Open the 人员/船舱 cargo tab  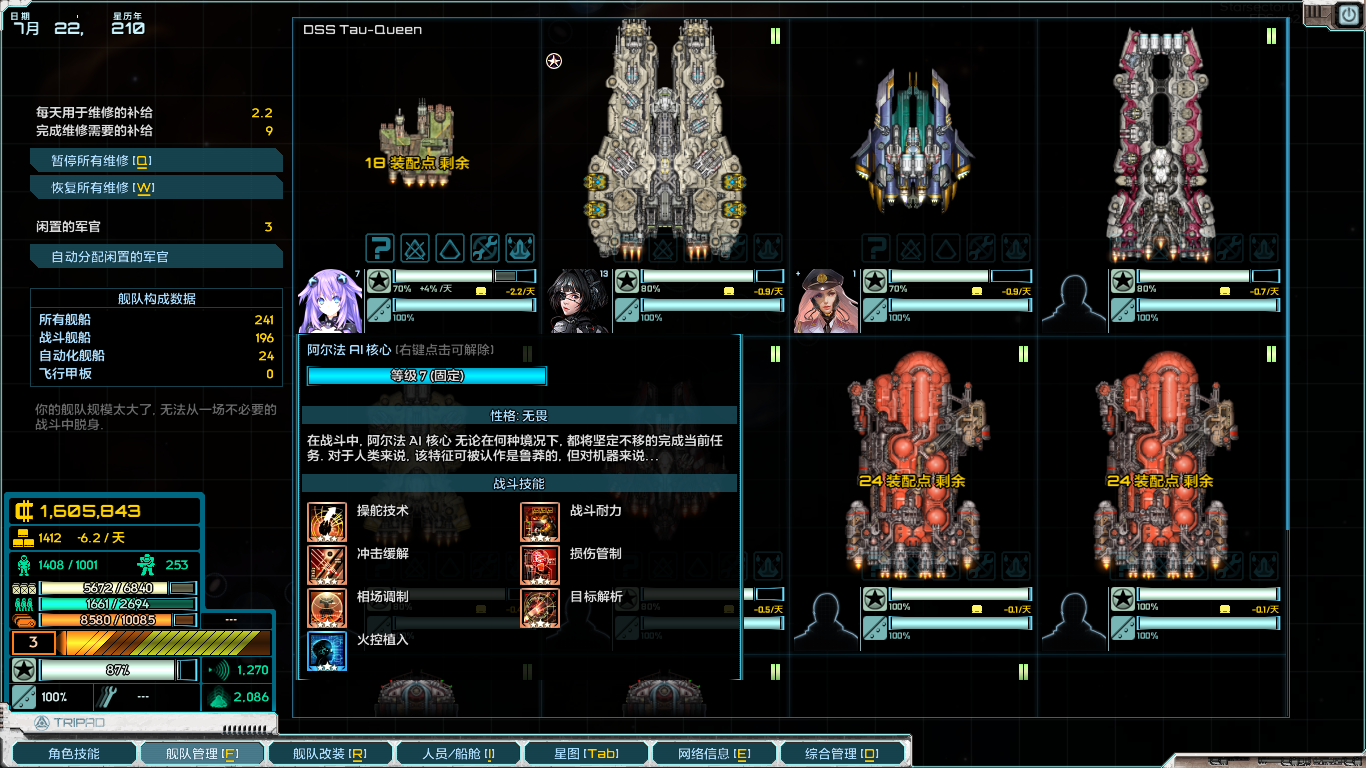(x=458, y=753)
